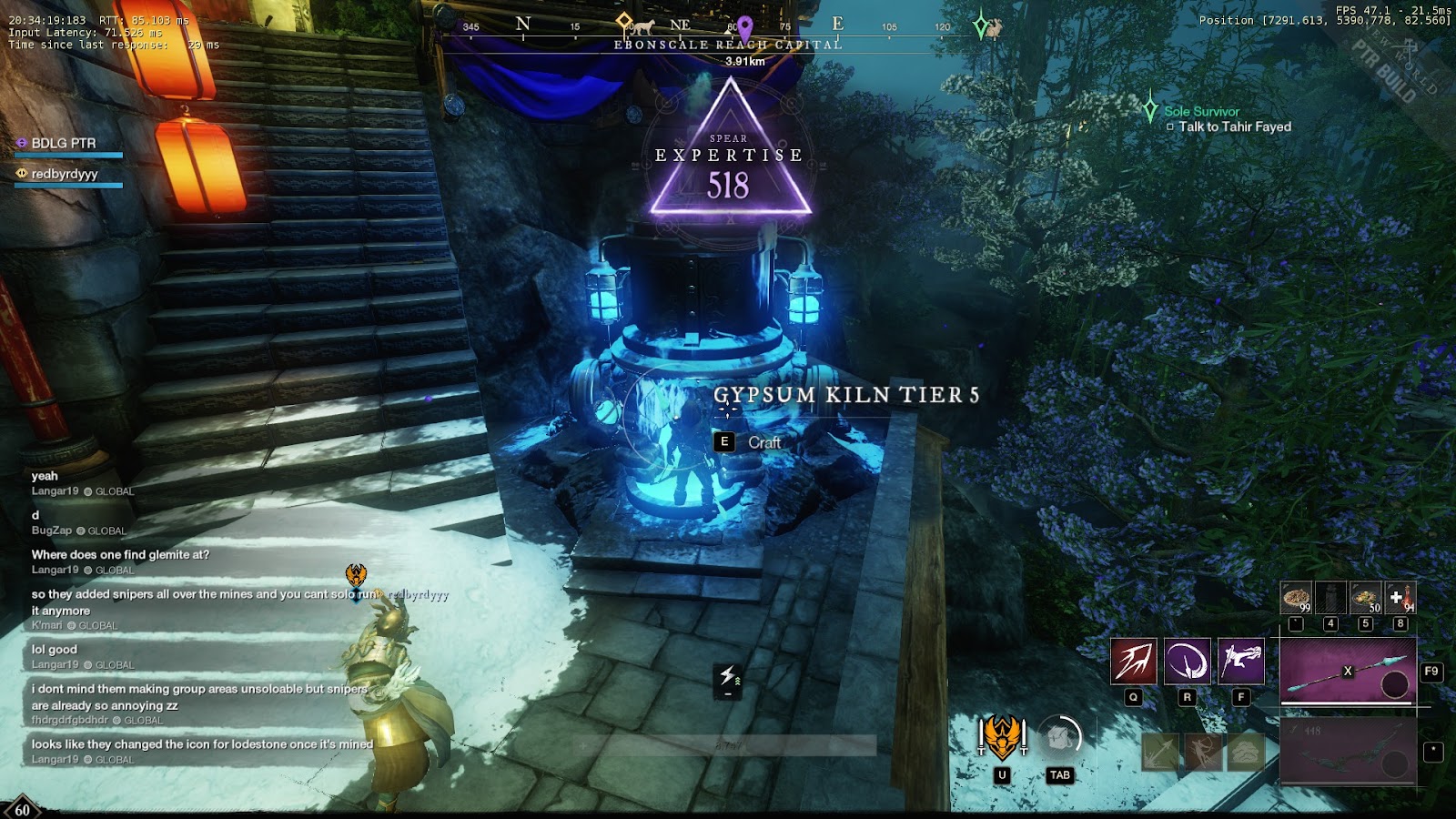
Task: Drink the red health potion
Action: pyautogui.click(x=1400, y=598)
